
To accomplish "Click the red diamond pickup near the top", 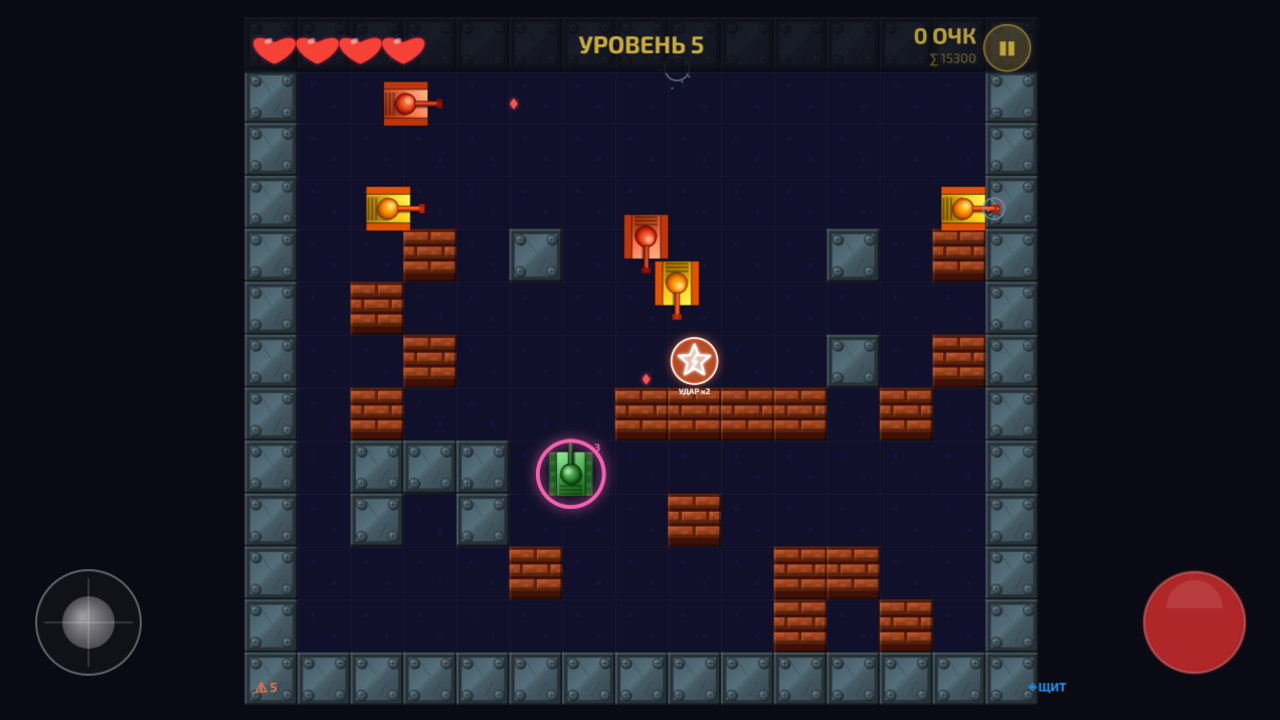I will [513, 103].
